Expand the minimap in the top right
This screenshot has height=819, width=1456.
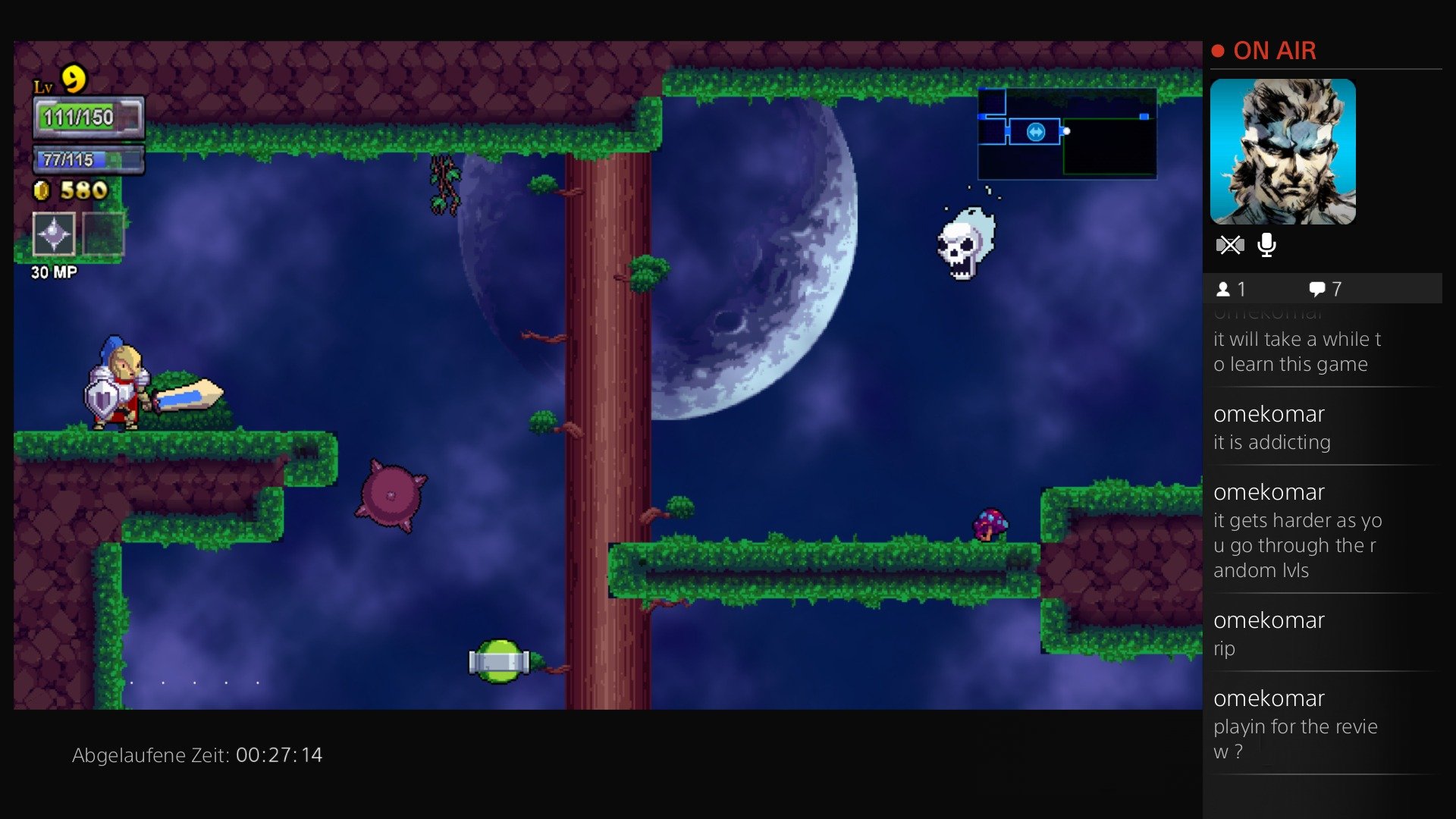1066,134
